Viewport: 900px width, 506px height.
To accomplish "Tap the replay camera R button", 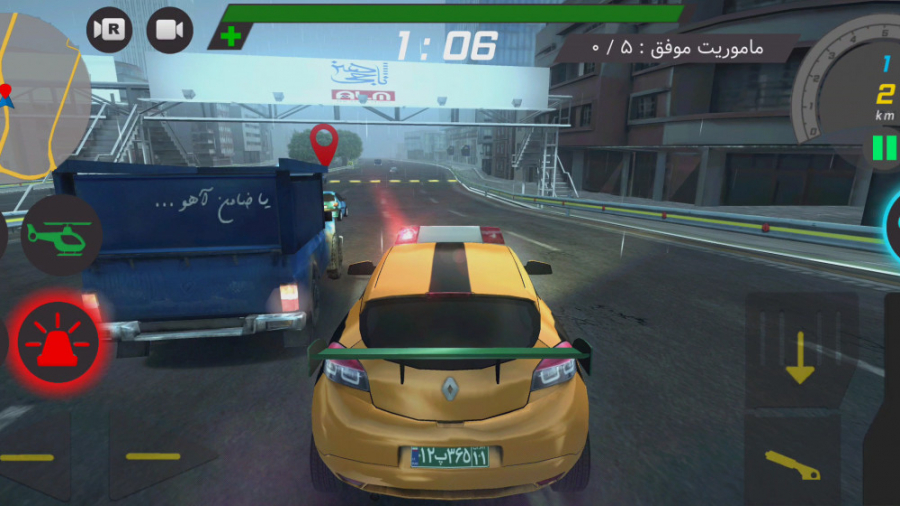I will (109, 30).
